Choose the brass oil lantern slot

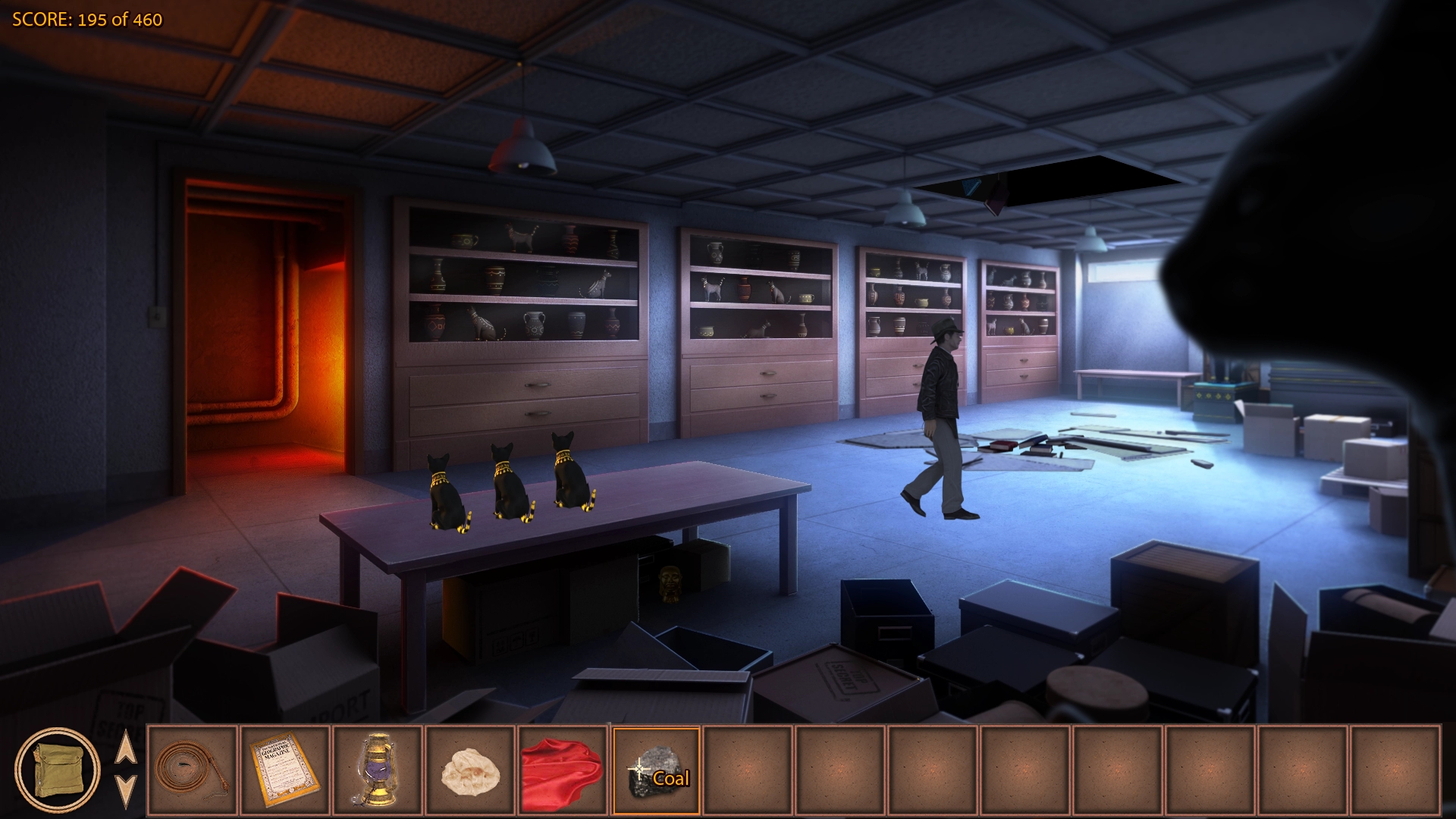click(377, 770)
